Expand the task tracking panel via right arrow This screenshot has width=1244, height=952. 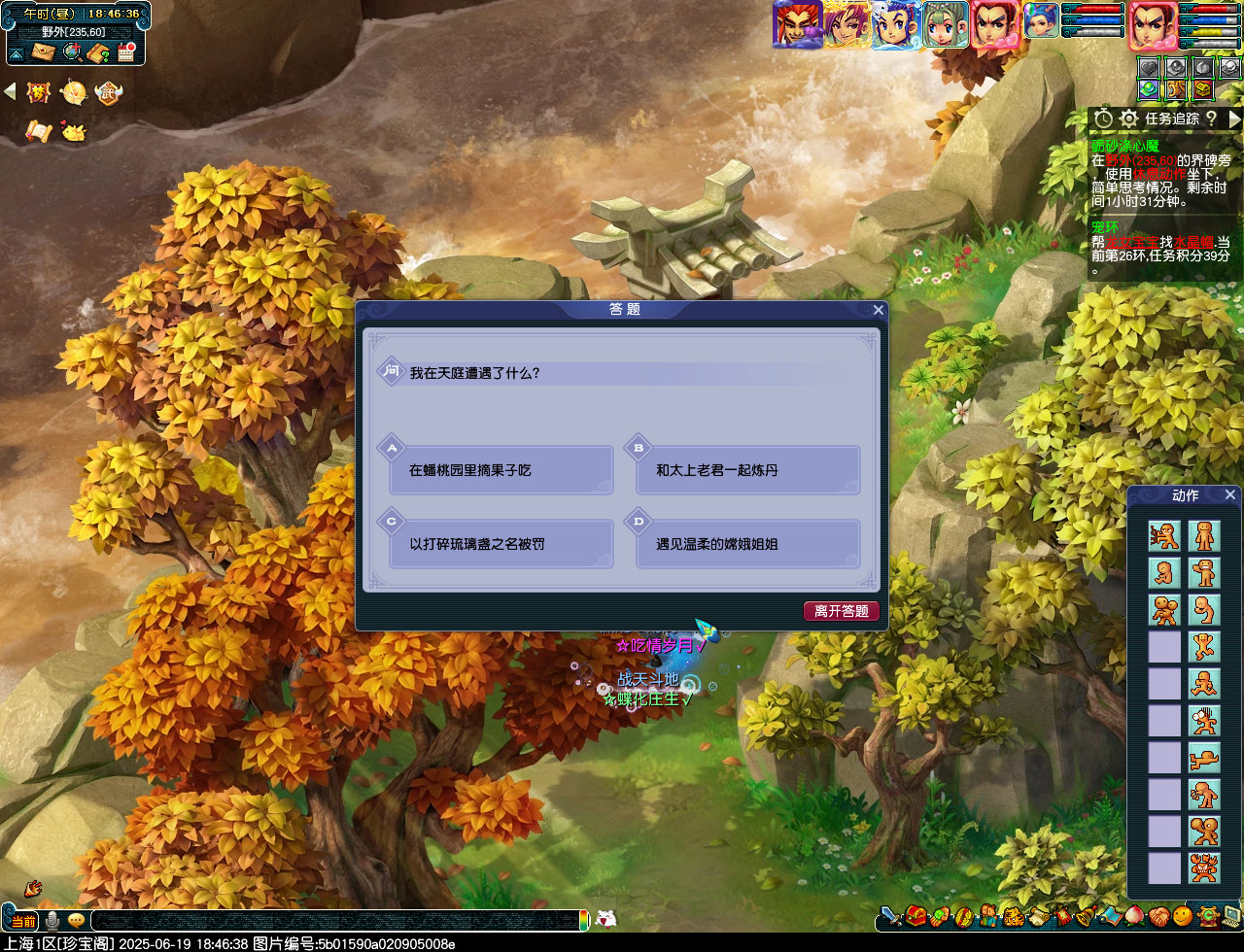click(x=1236, y=119)
